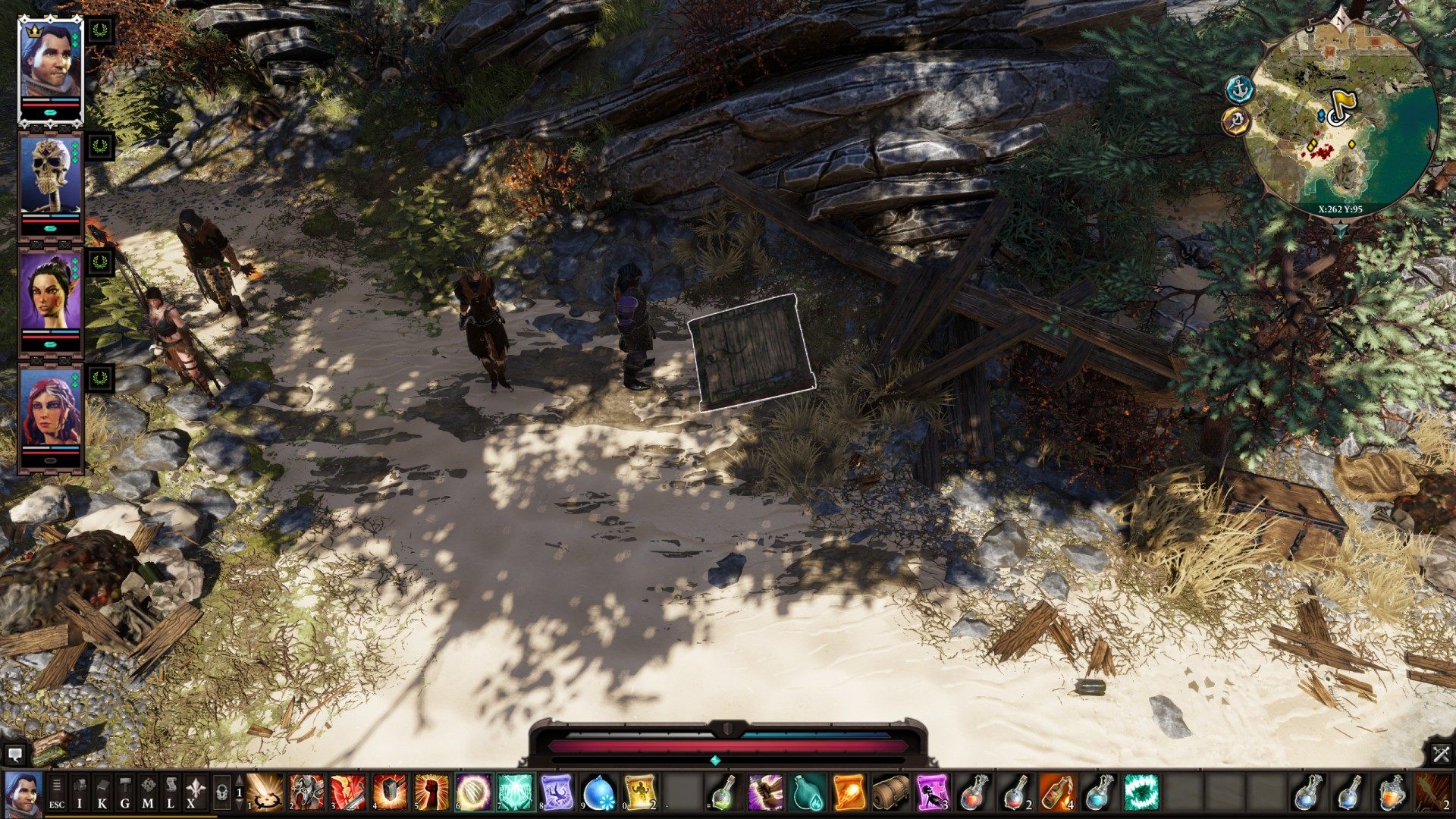This screenshot has width=1456, height=819.
Task: Open the inventory with the I button
Action: [x=80, y=792]
